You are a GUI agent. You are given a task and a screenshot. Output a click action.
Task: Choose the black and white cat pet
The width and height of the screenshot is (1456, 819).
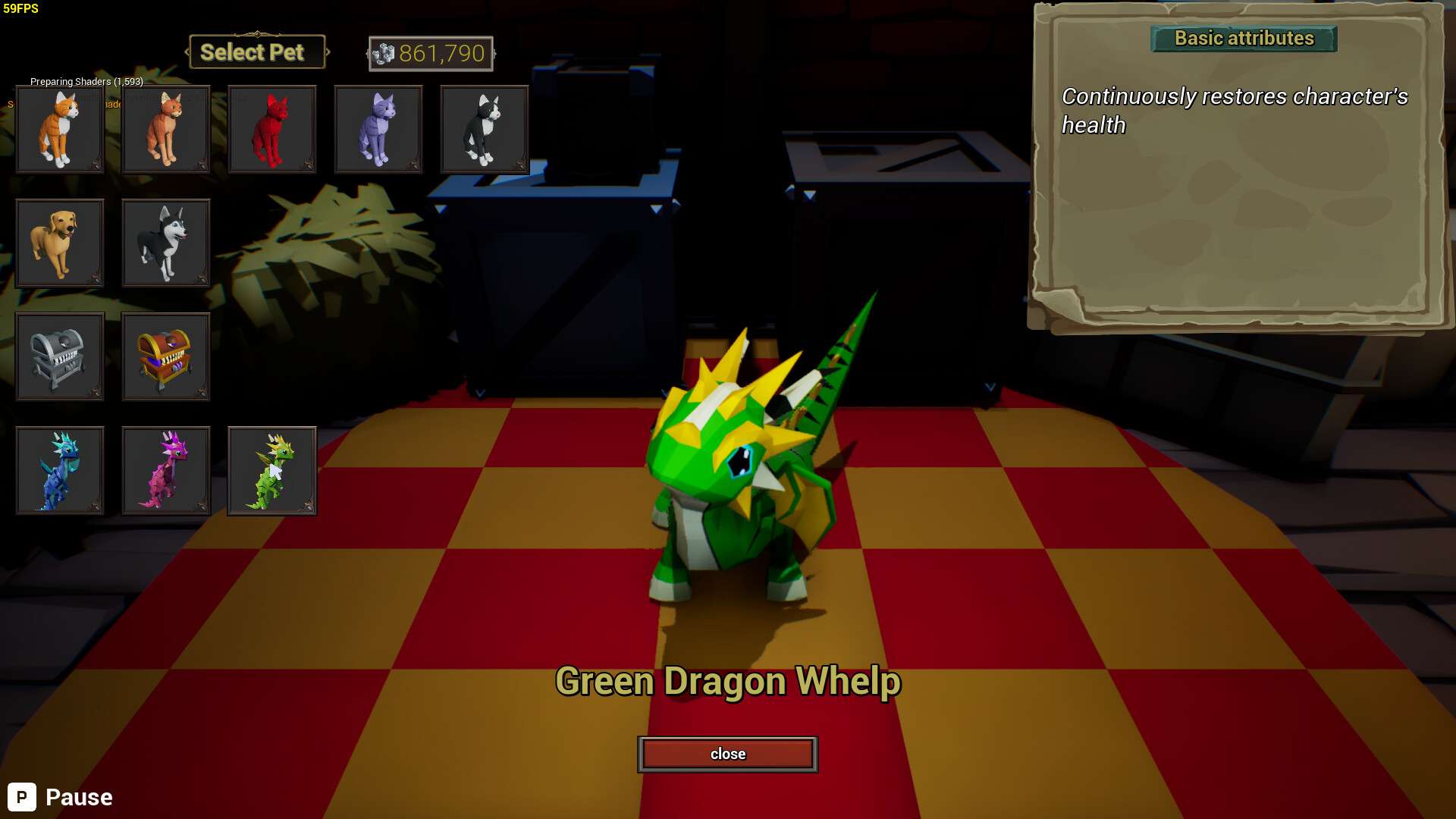[485, 129]
